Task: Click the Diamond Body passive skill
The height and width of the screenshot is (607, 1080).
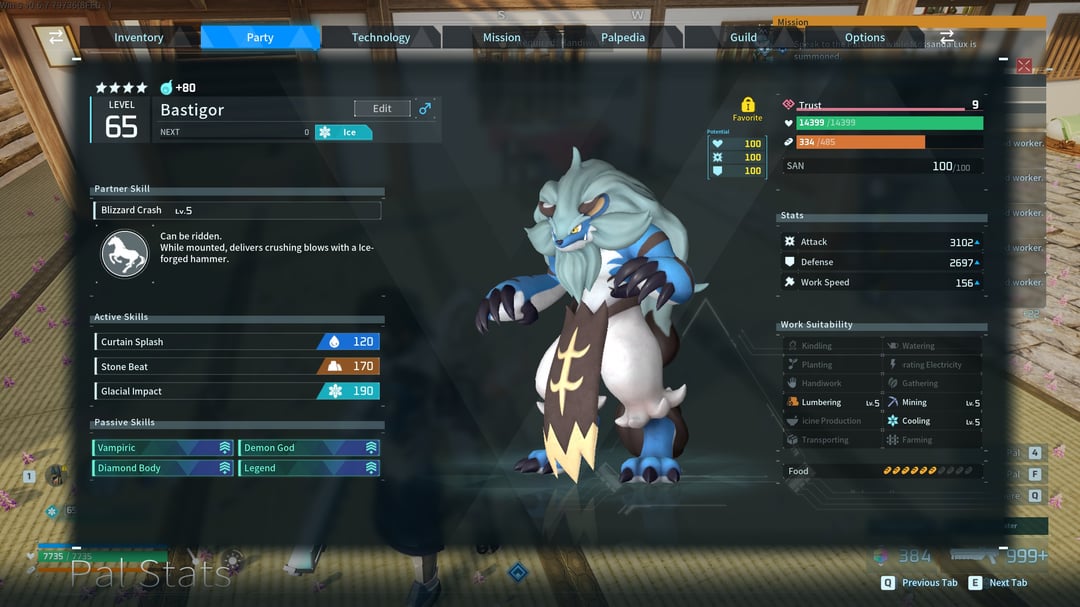Action: point(163,468)
